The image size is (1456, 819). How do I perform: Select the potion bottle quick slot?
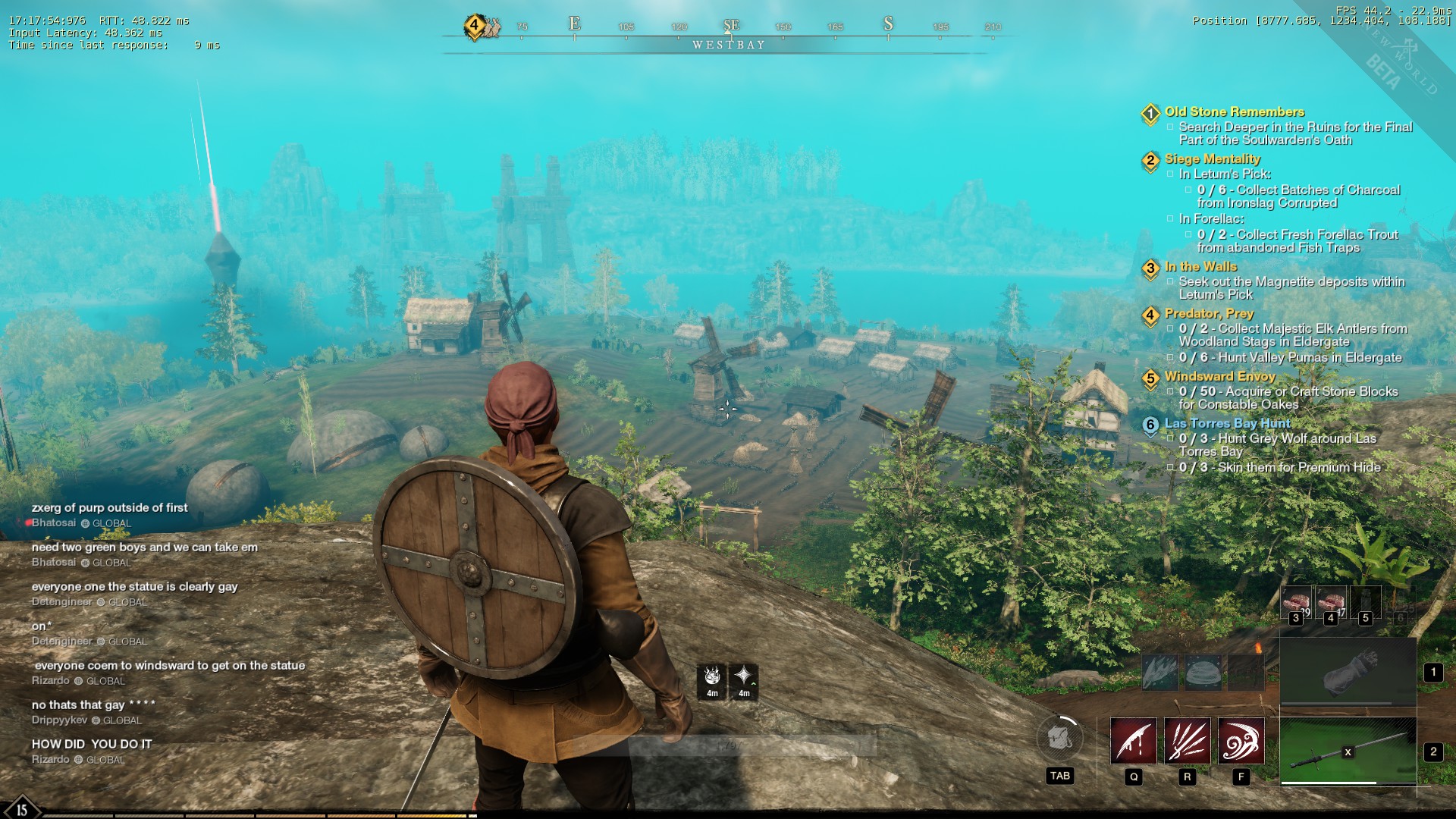1365,603
